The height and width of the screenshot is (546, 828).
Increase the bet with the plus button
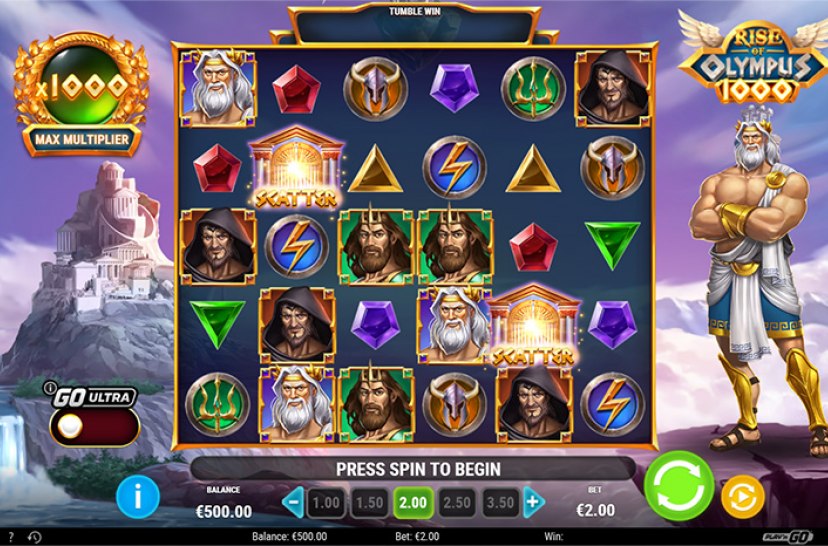[x=534, y=501]
